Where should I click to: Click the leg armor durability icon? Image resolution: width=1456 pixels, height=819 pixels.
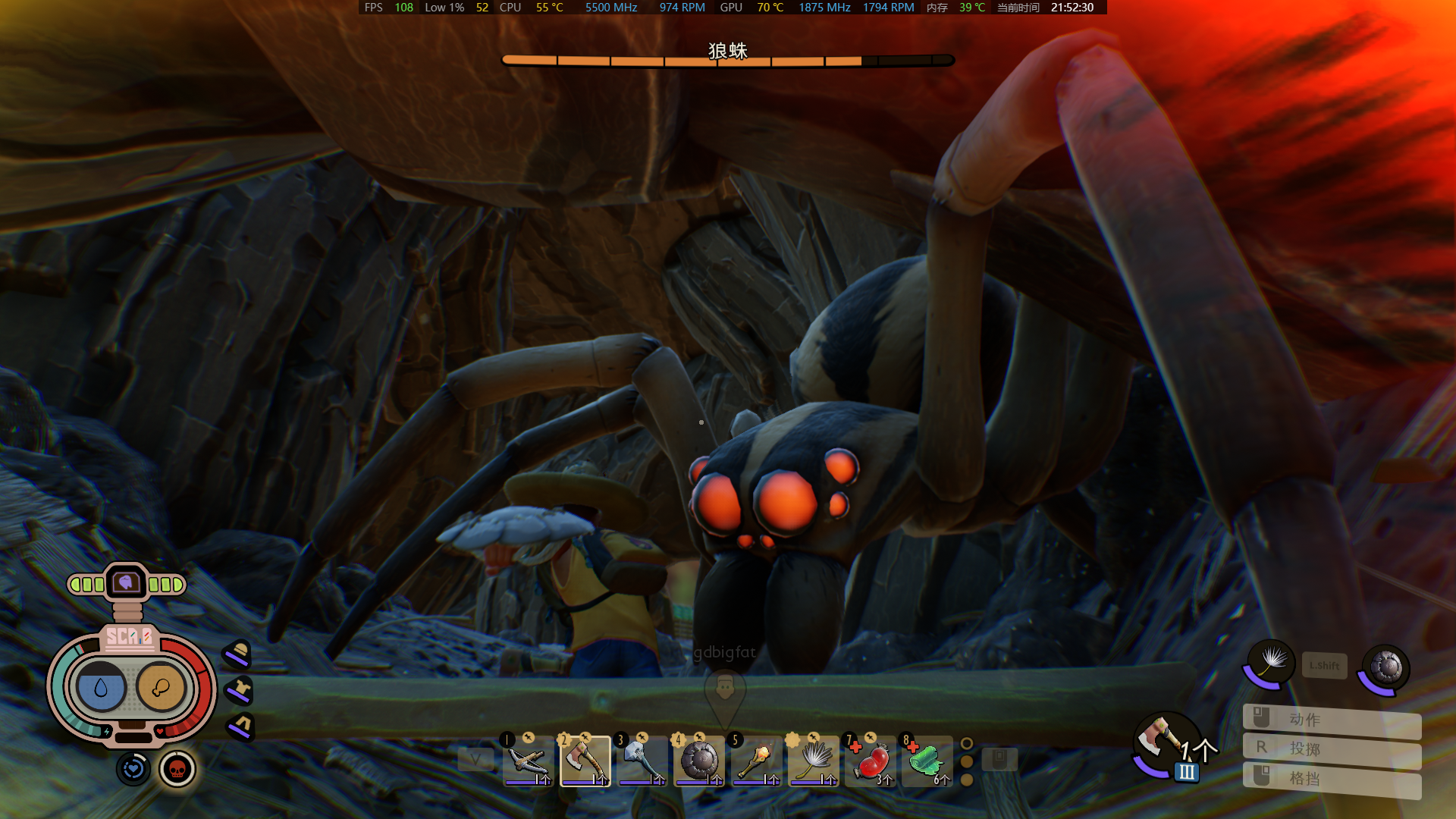(241, 726)
